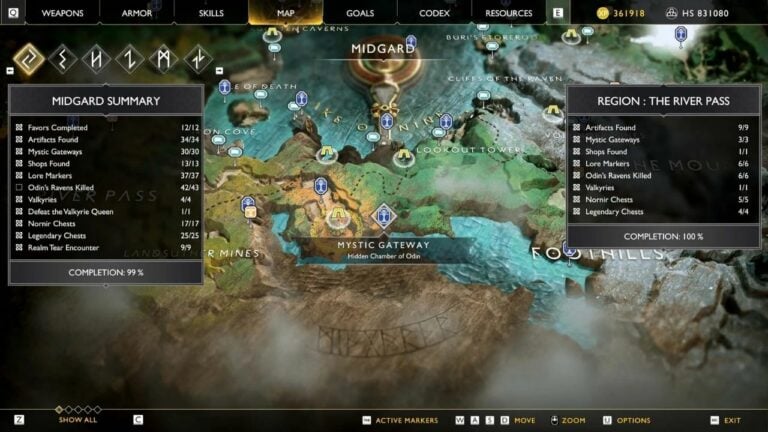Select the Skills tab

pyautogui.click(x=210, y=13)
